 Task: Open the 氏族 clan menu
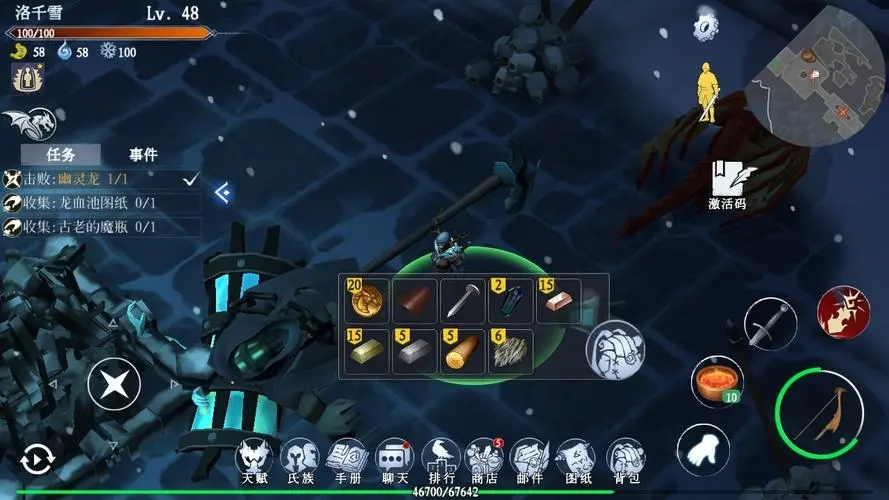[300, 461]
